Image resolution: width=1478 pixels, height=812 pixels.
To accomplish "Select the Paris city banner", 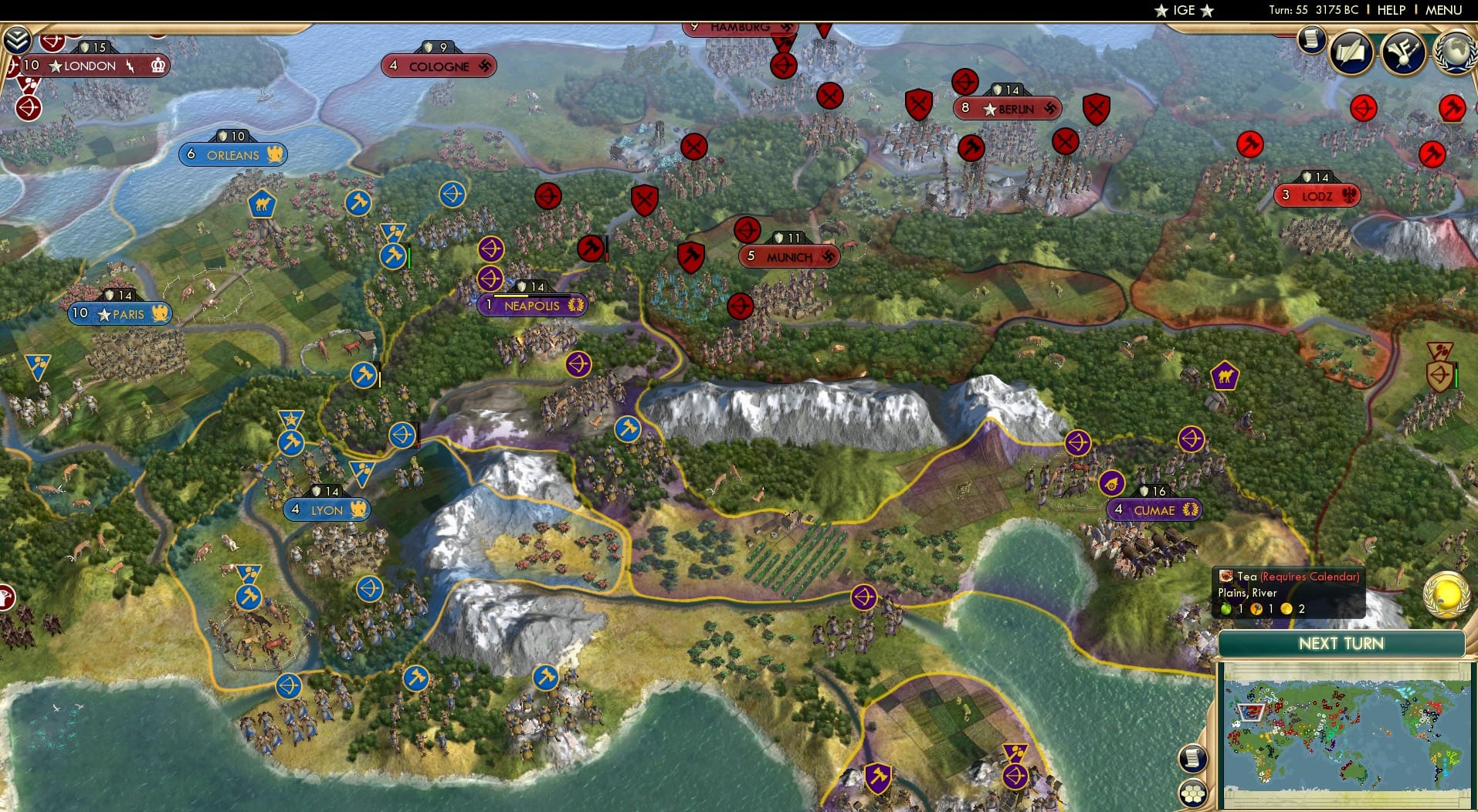I will tap(121, 314).
